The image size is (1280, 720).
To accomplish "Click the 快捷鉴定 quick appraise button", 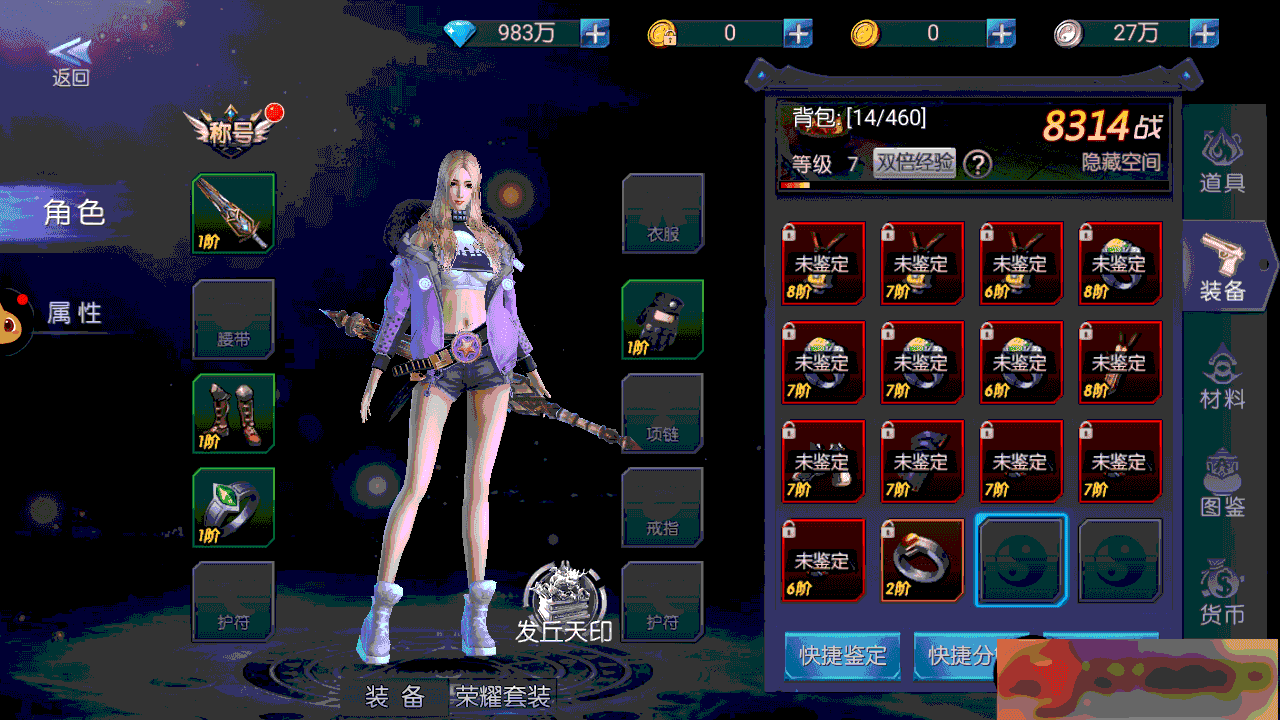I will (x=842, y=656).
